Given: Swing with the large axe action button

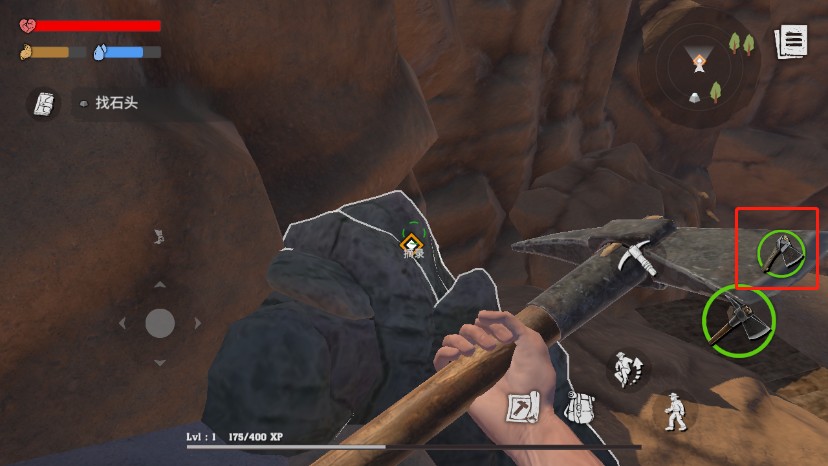Looking at the screenshot, I should tap(738, 320).
